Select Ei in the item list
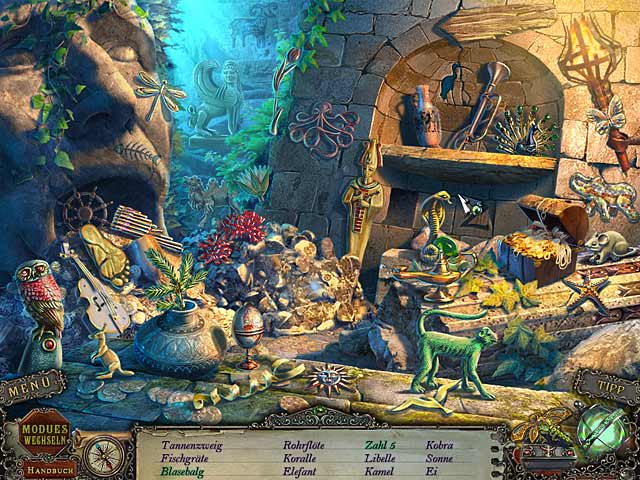The image size is (640, 480). [x=431, y=471]
